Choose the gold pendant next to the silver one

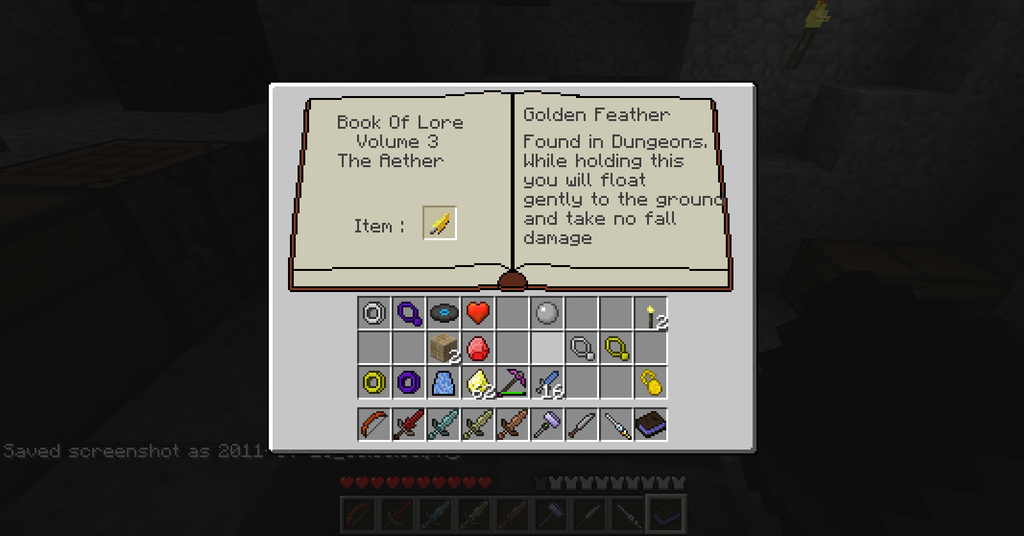point(616,348)
